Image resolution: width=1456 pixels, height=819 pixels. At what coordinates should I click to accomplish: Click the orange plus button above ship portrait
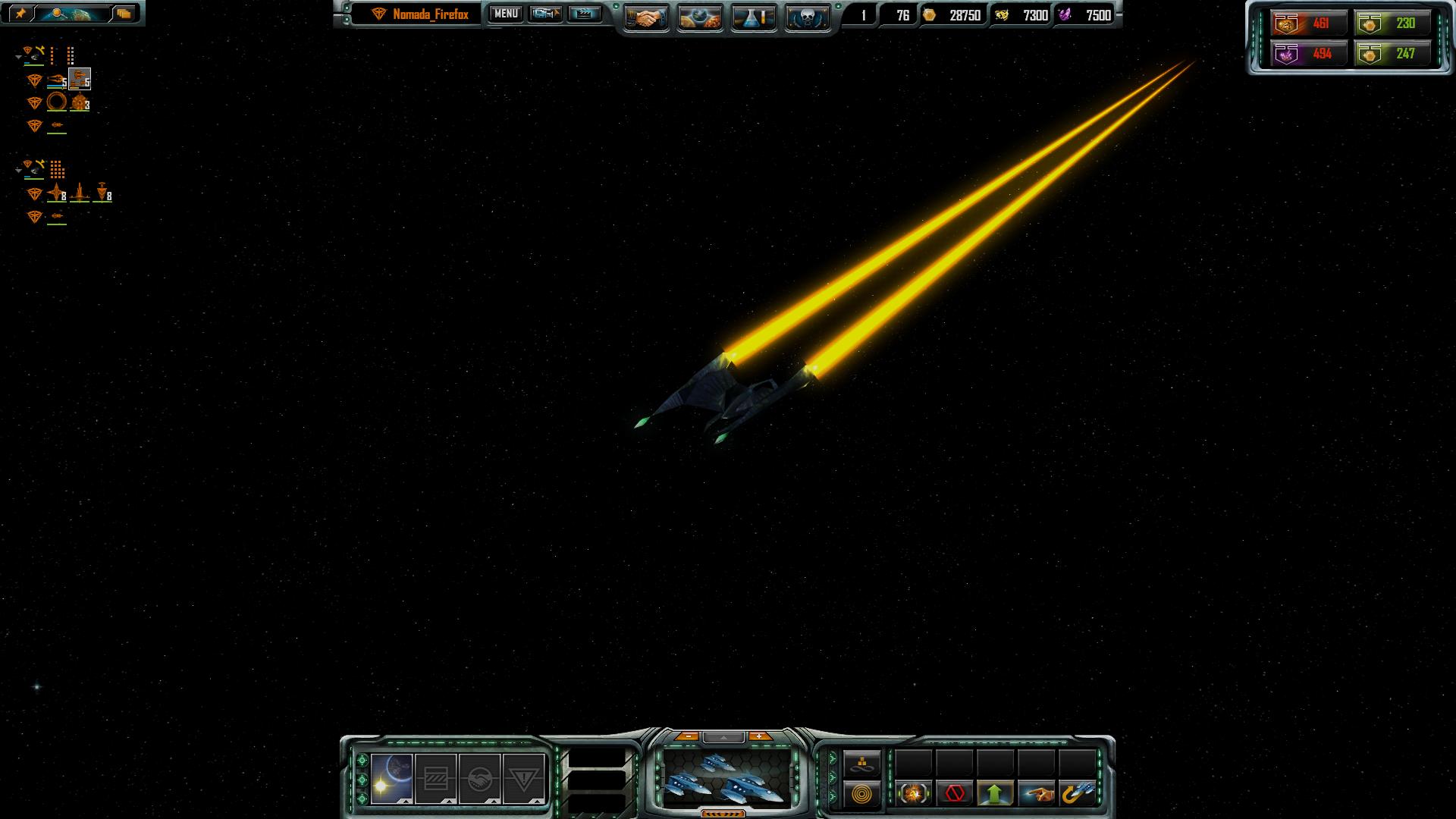coord(759,736)
